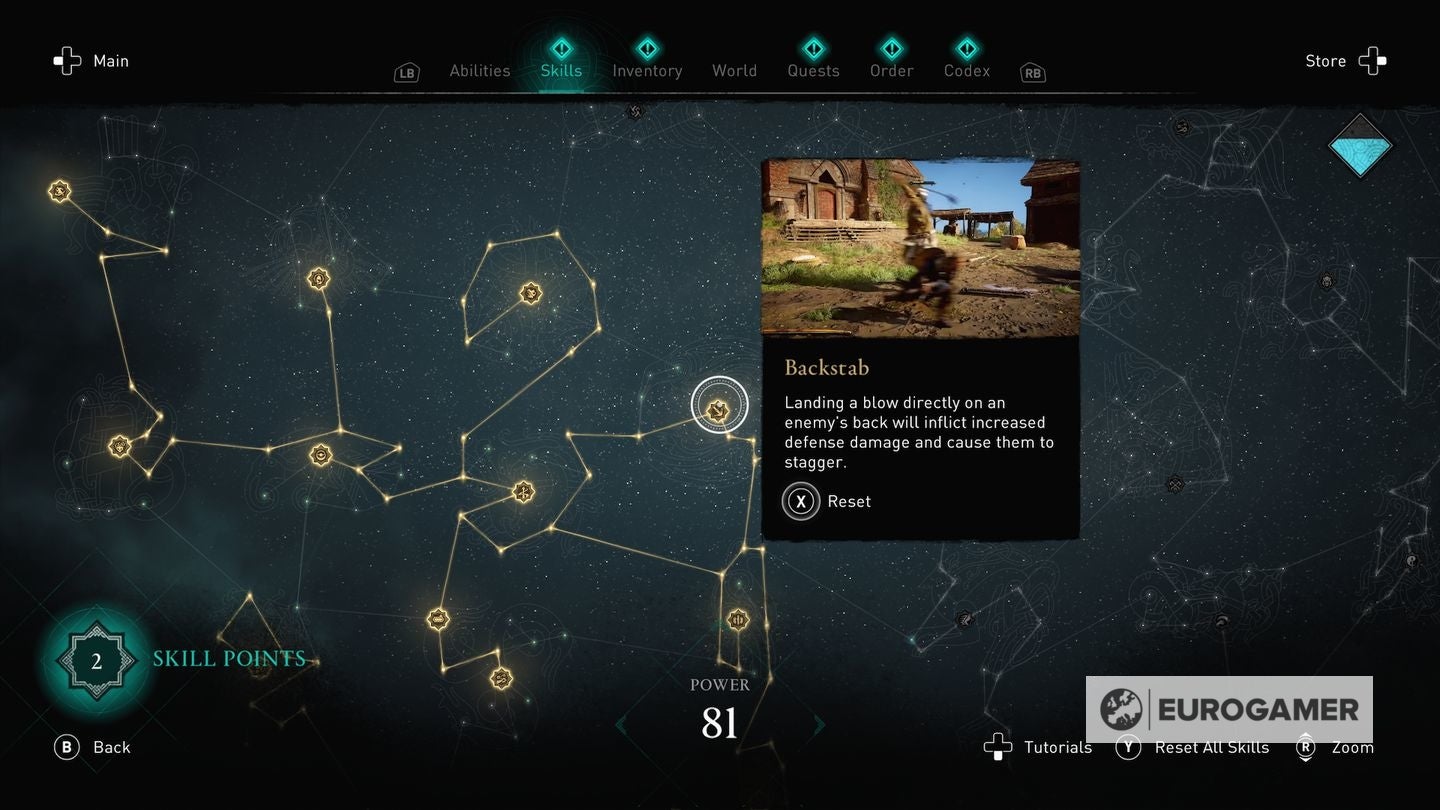Click the skill node above the POWER label
Image resolution: width=1440 pixels, height=810 pixels.
tap(737, 620)
